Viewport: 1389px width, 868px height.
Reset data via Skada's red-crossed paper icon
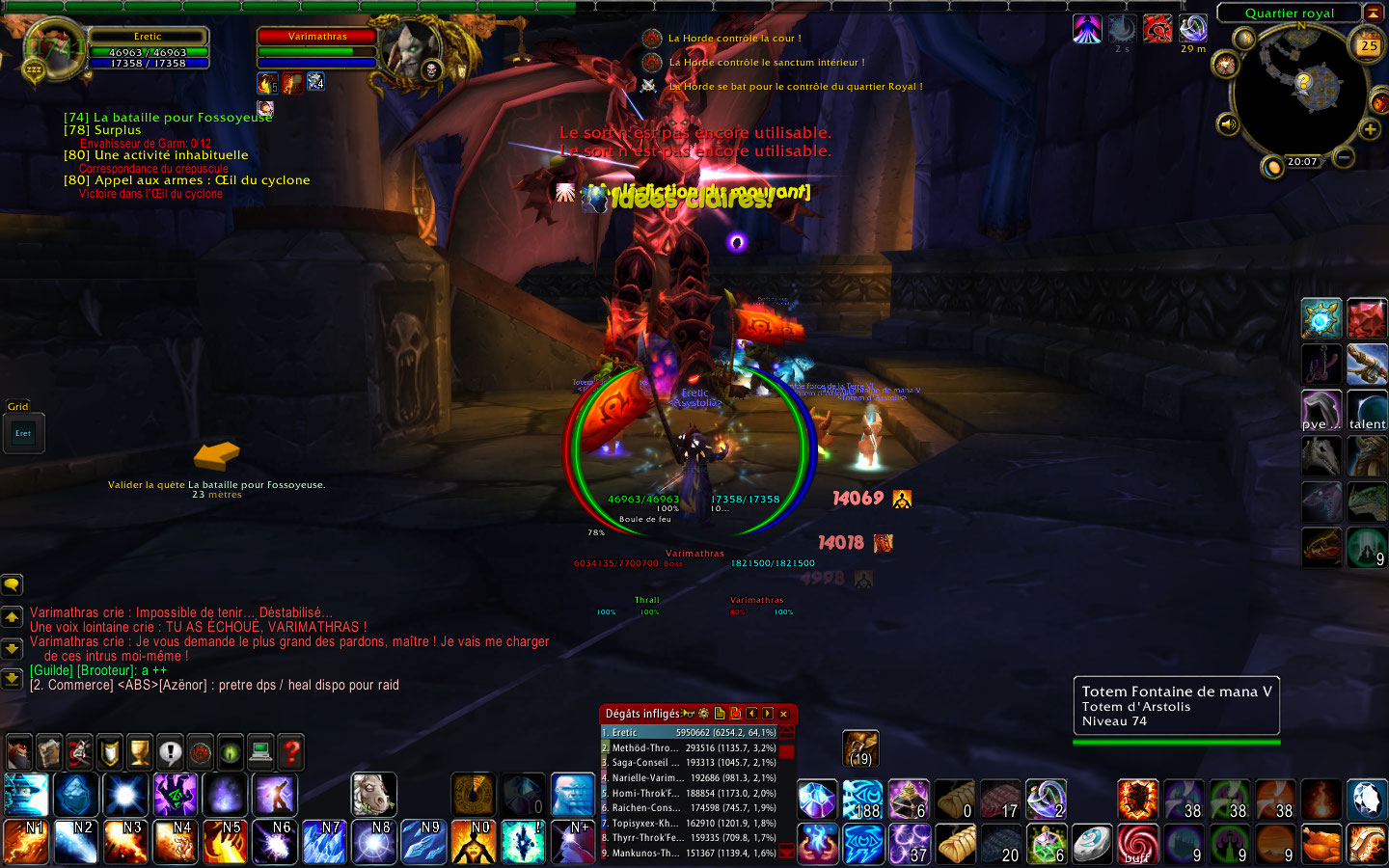coord(737,715)
